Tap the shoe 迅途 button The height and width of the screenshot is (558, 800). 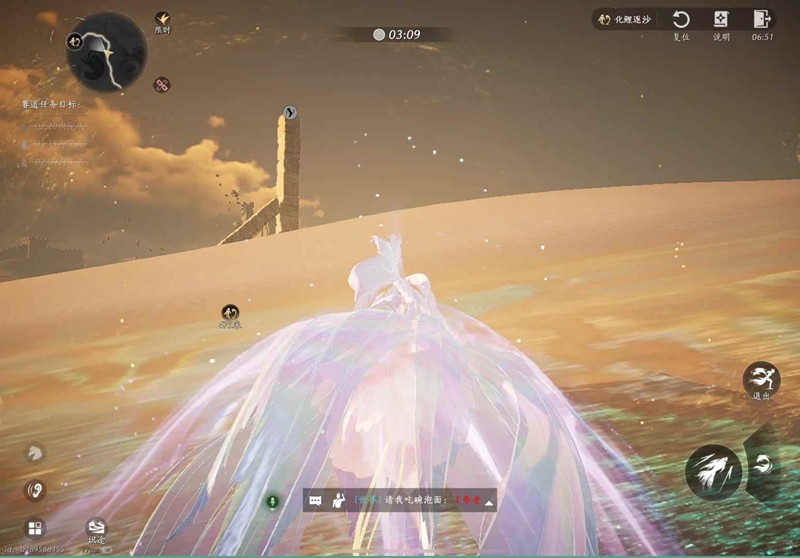click(96, 526)
